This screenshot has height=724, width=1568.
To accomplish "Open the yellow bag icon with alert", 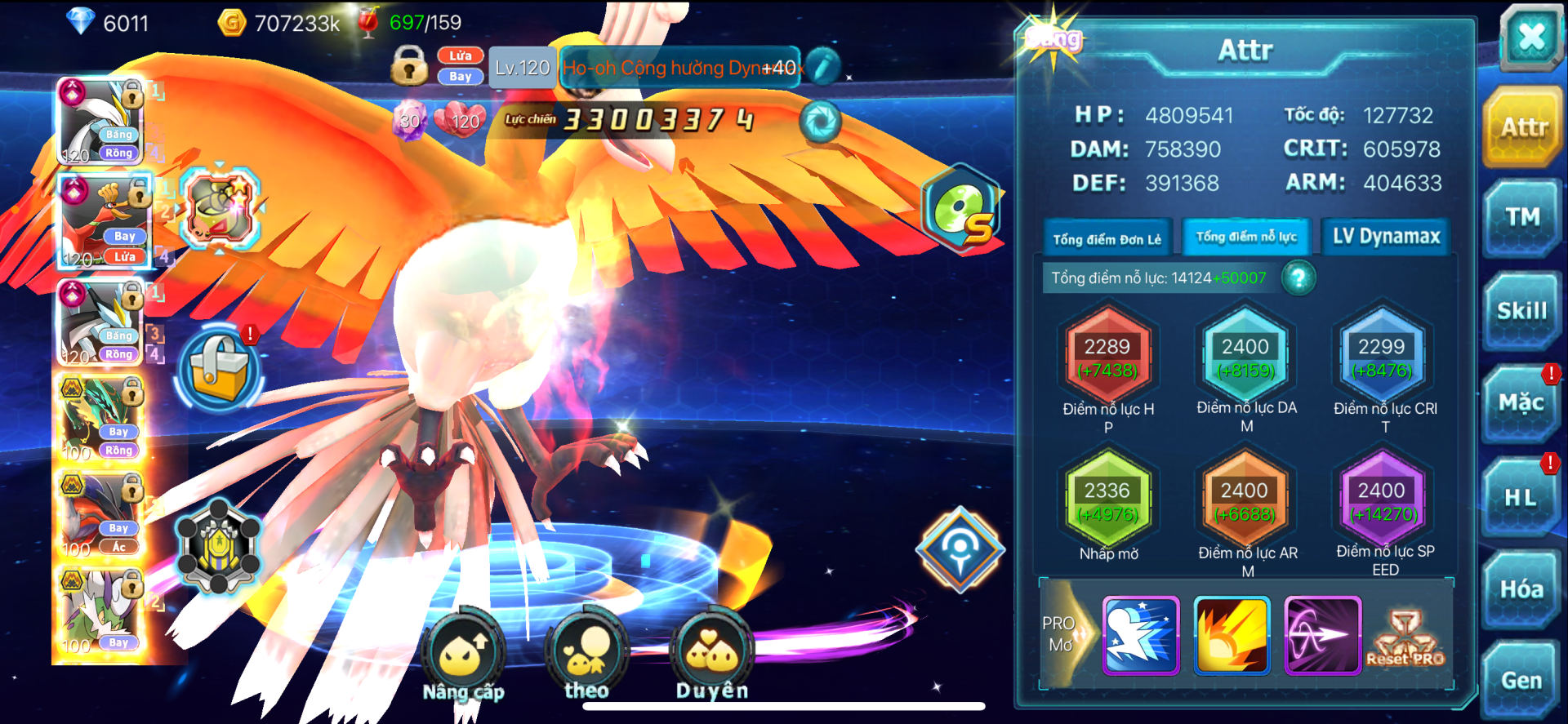I will 219,369.
